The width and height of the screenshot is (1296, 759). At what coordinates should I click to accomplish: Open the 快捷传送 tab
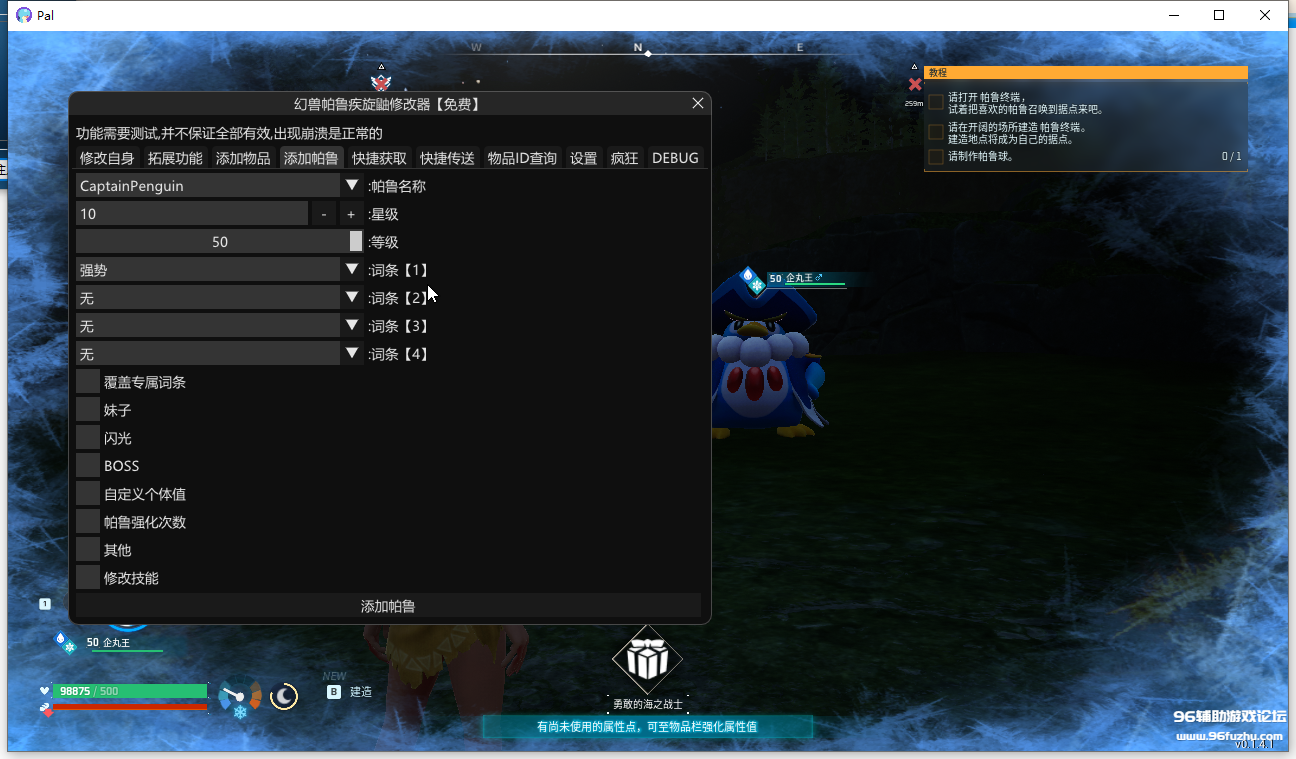(x=447, y=158)
